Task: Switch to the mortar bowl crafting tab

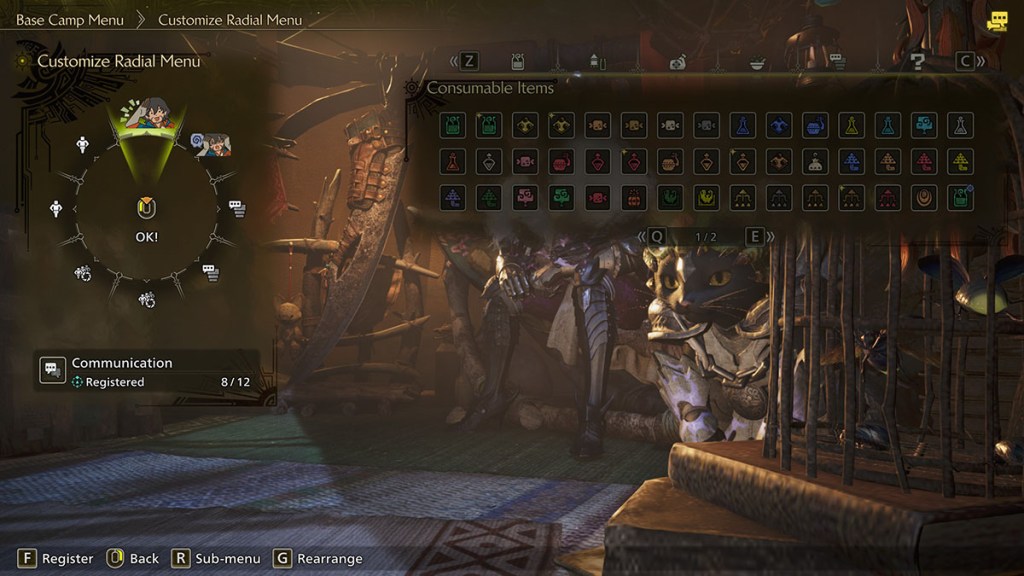Action: coord(757,62)
